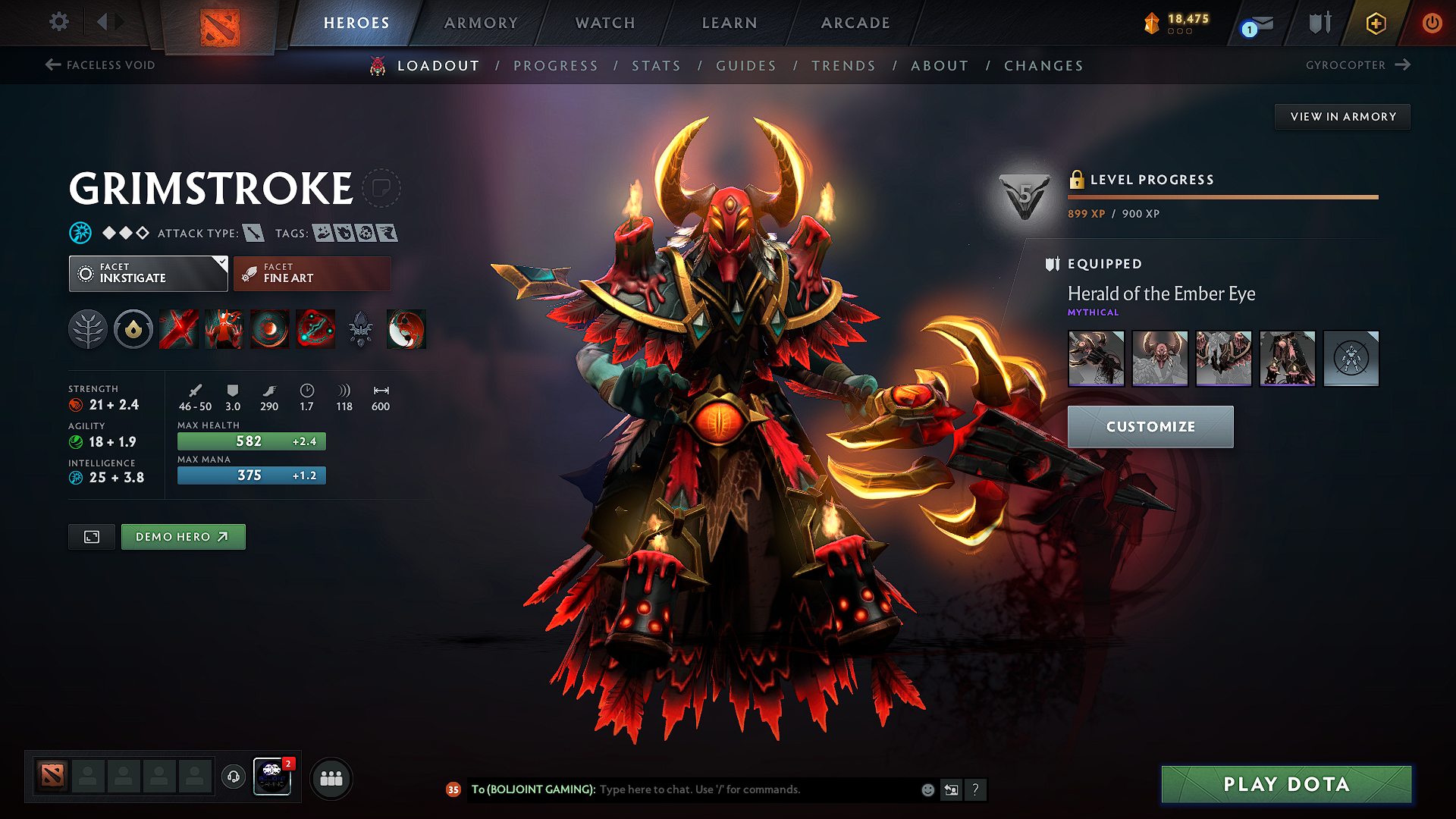Open the Customize loadout button
1456x819 pixels.
[1150, 427]
